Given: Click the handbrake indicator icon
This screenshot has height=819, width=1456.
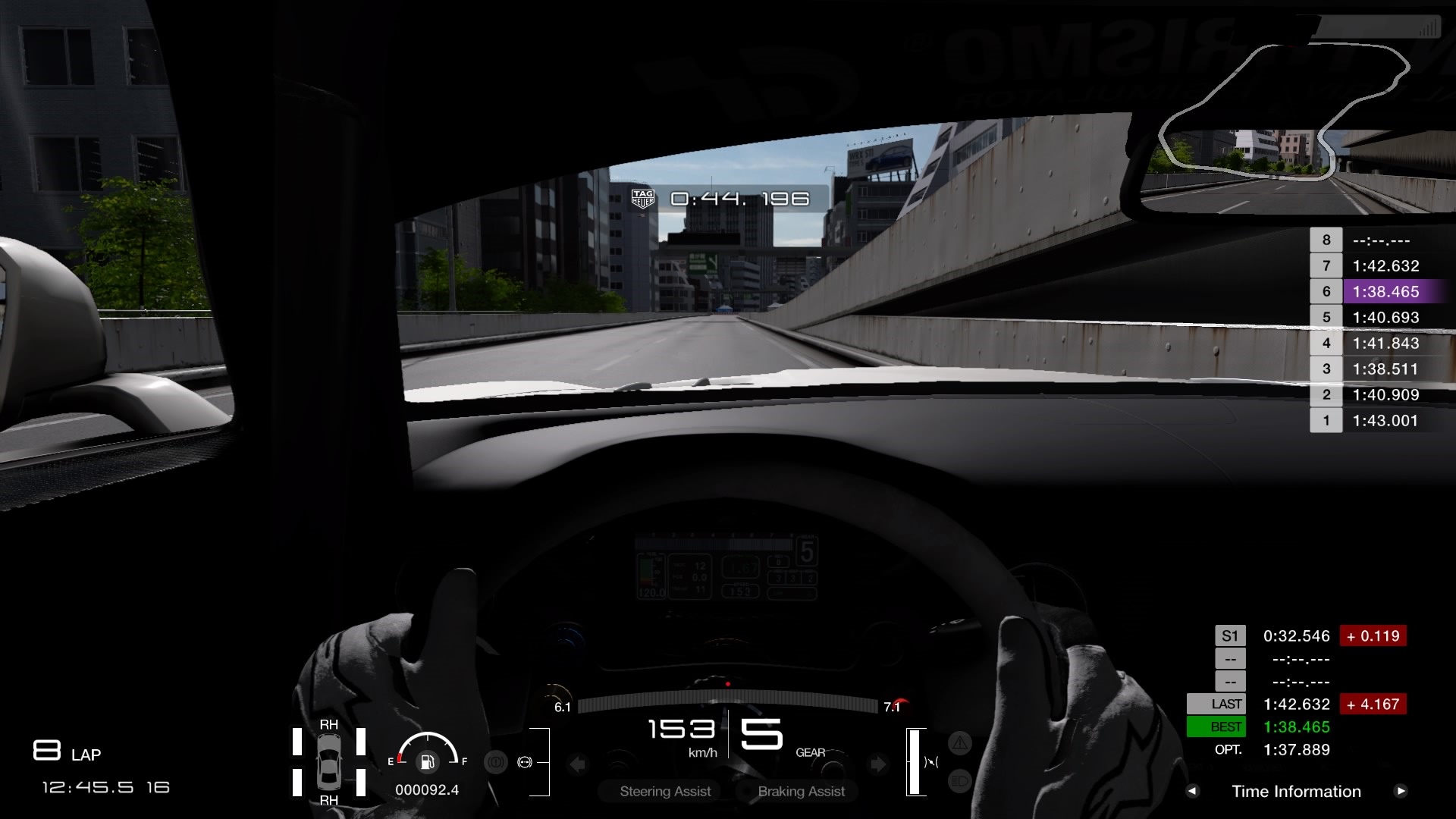Looking at the screenshot, I should [x=496, y=762].
